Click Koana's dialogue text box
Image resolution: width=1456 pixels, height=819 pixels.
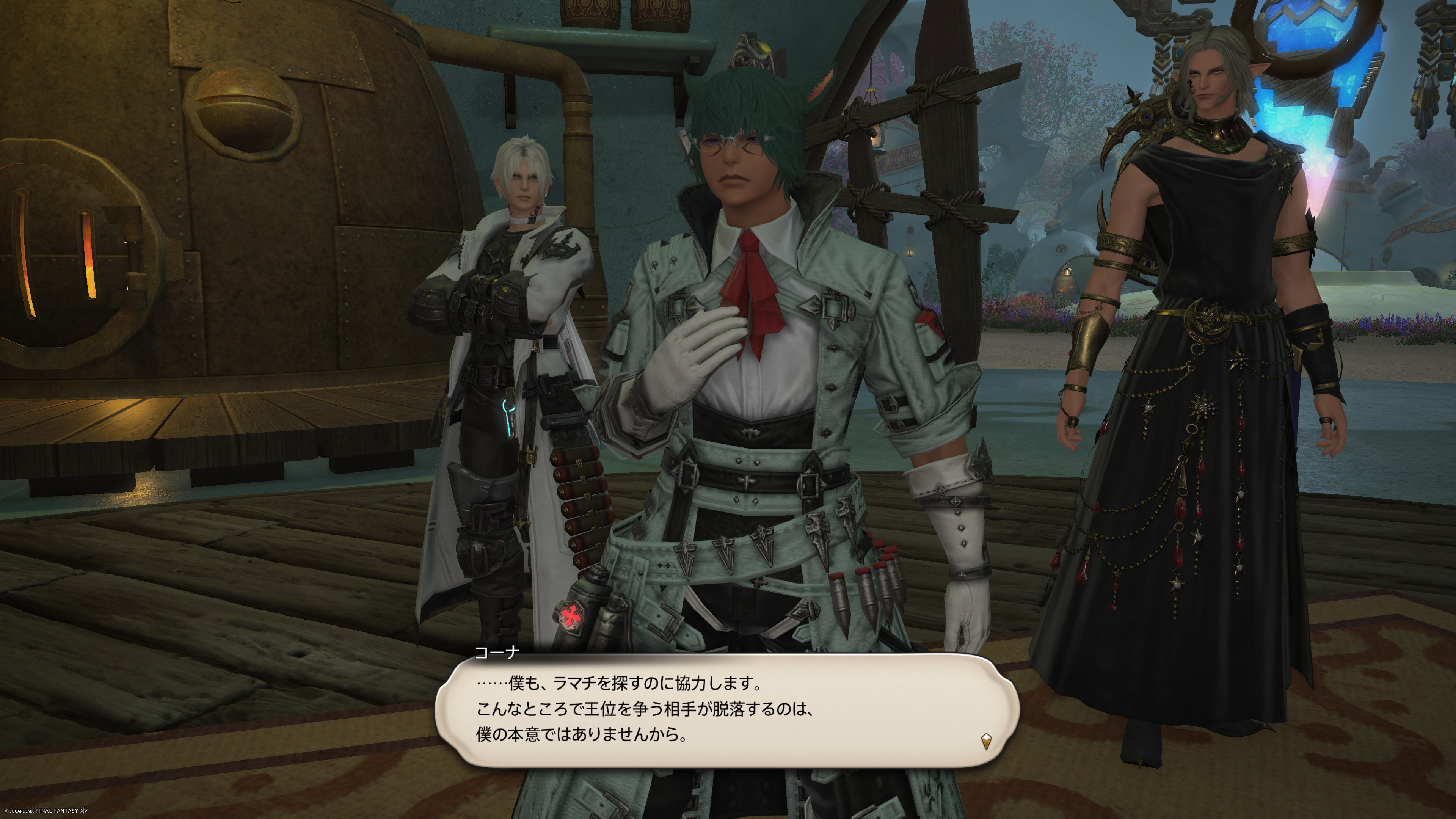pos(726,710)
